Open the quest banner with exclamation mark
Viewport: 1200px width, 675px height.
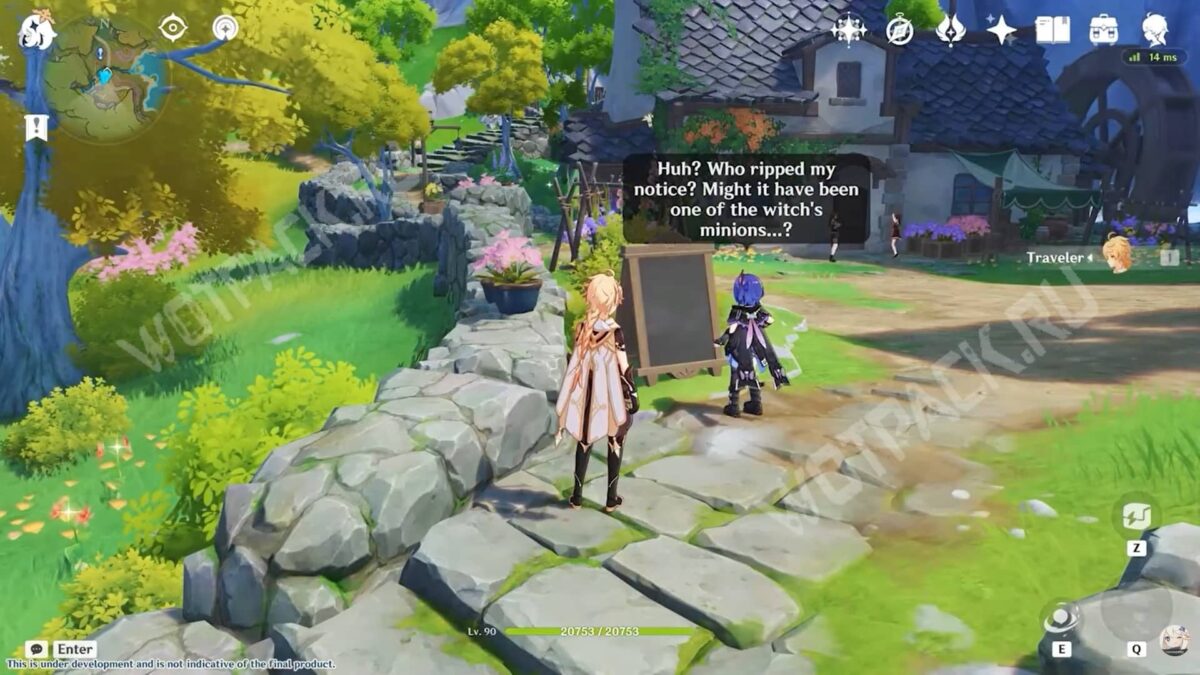point(37,127)
